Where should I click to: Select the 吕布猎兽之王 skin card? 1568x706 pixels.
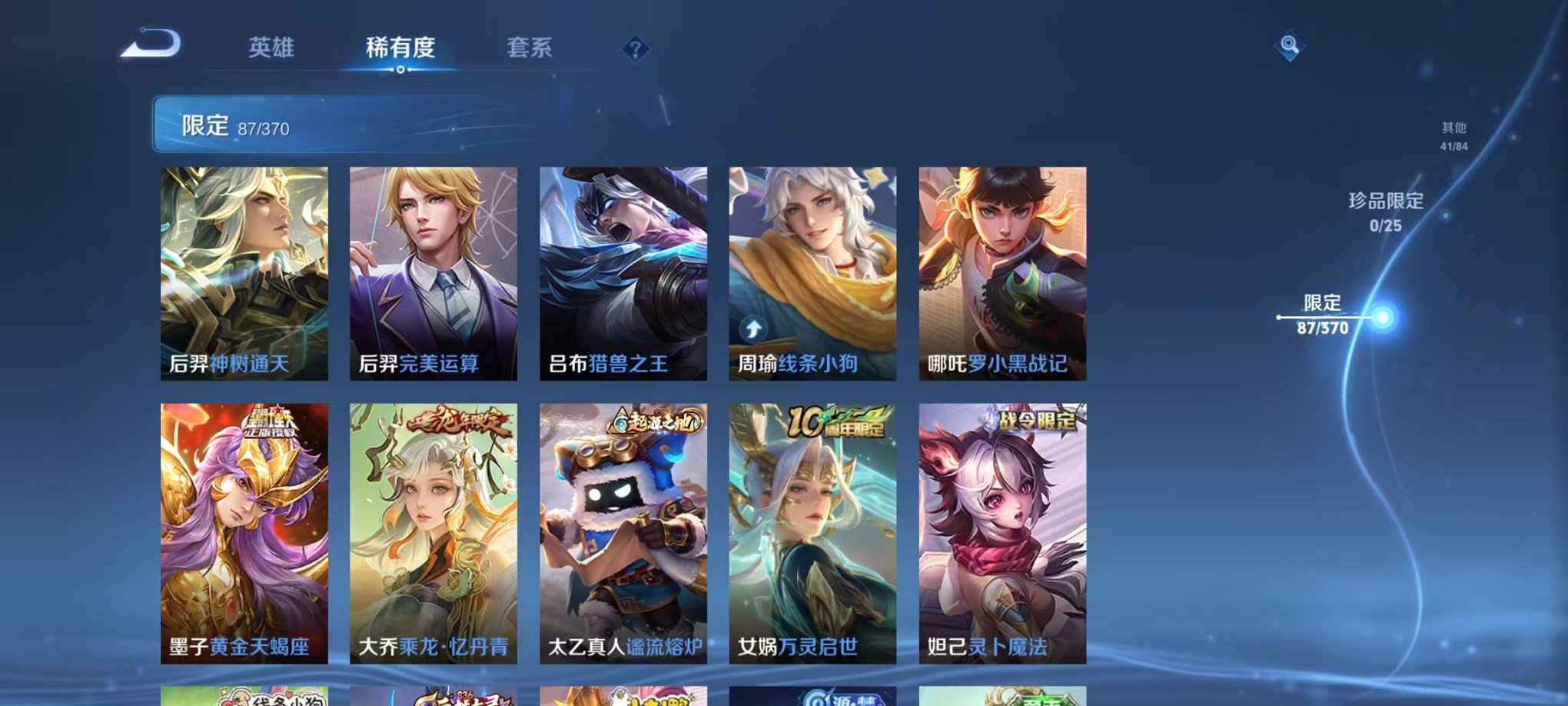point(624,273)
